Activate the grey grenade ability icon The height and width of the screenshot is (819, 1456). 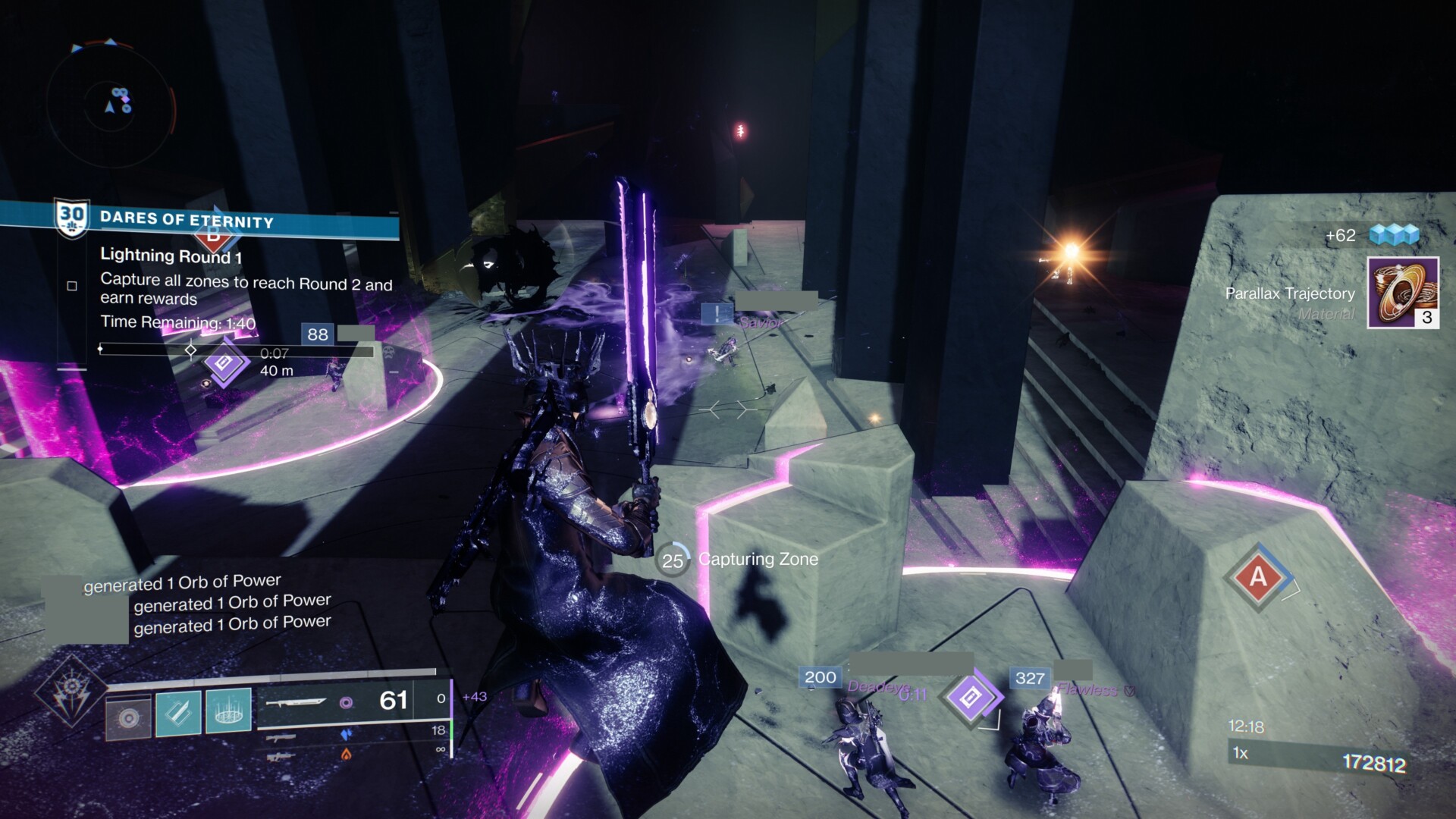(x=128, y=716)
